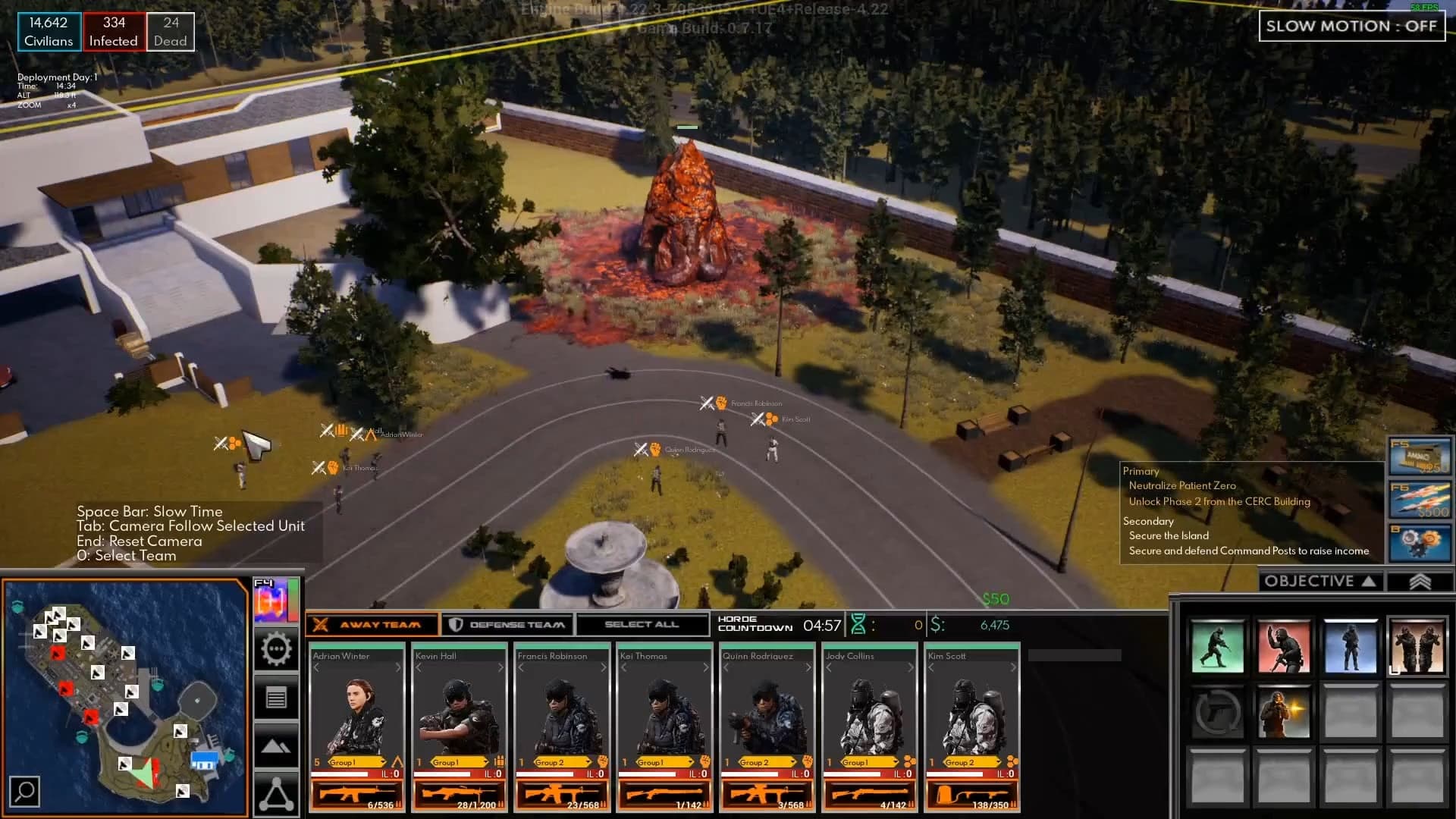This screenshot has width=1456, height=819.
Task: Click the firing soldier command icon
Action: tap(1283, 713)
